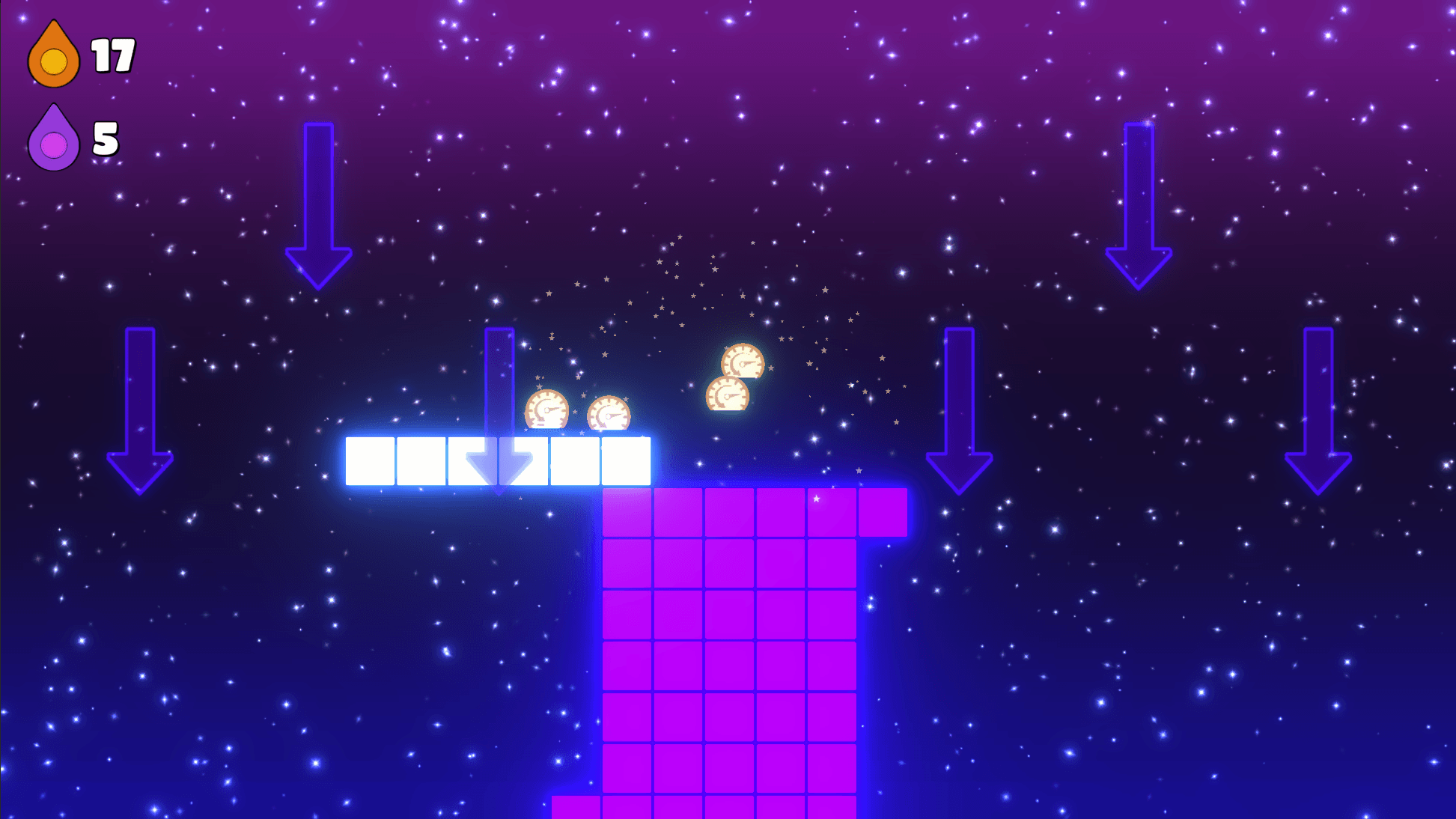The width and height of the screenshot is (1456, 819).
Task: Click the top-left purple block of the tower
Action: (x=627, y=513)
